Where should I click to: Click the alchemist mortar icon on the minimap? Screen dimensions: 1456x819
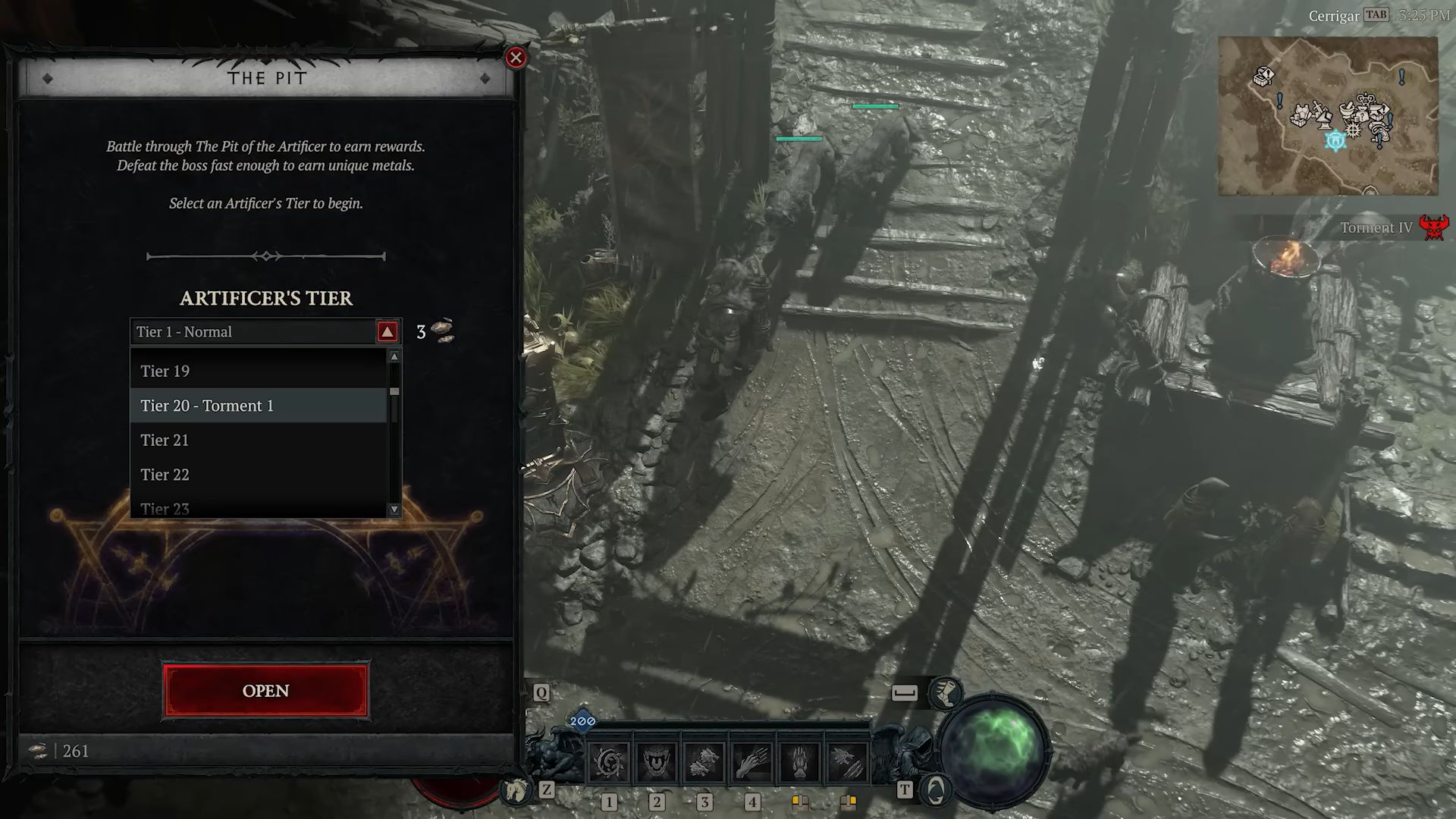coord(1348,109)
